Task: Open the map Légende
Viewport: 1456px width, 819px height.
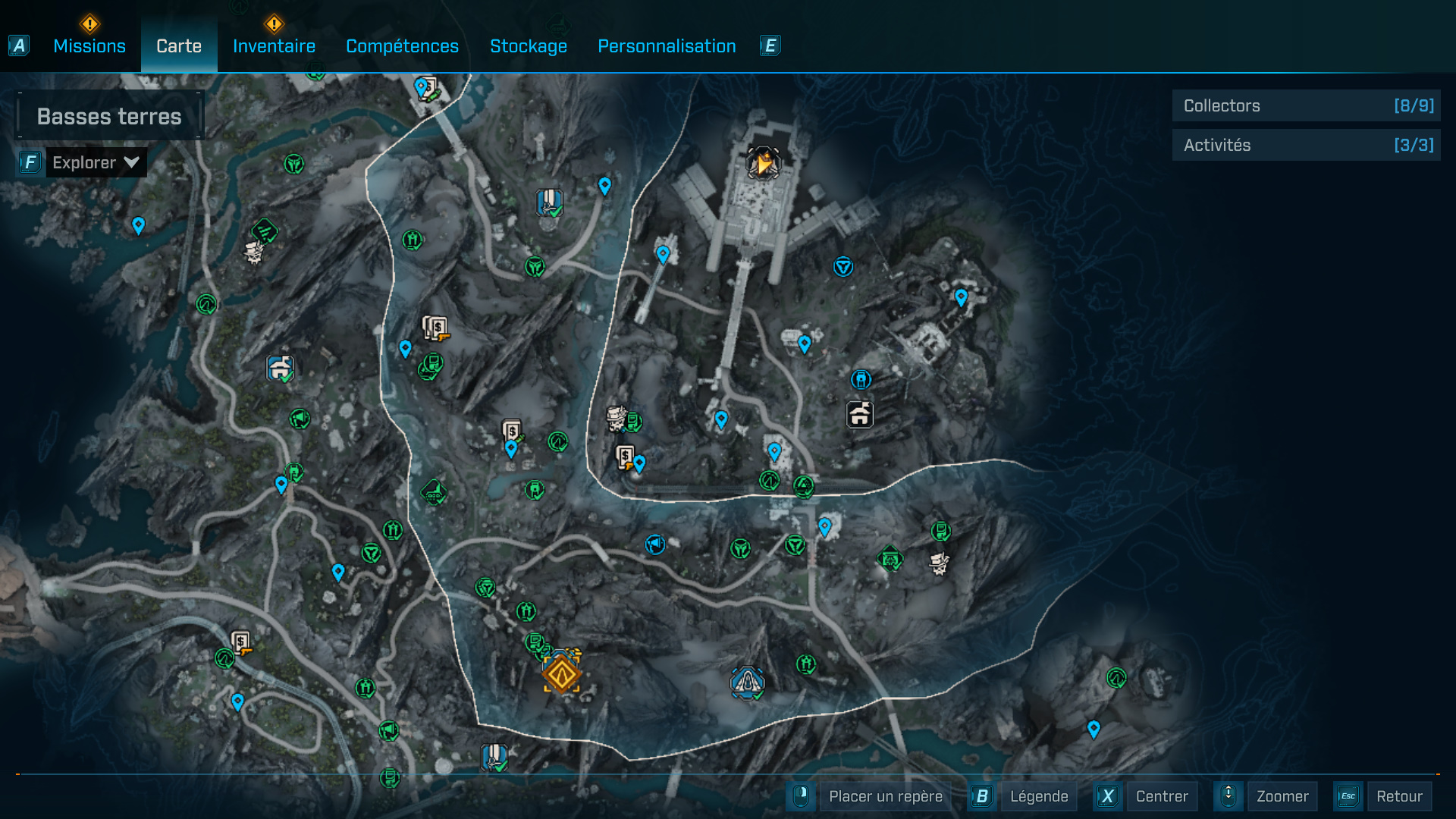Action: tap(1038, 796)
